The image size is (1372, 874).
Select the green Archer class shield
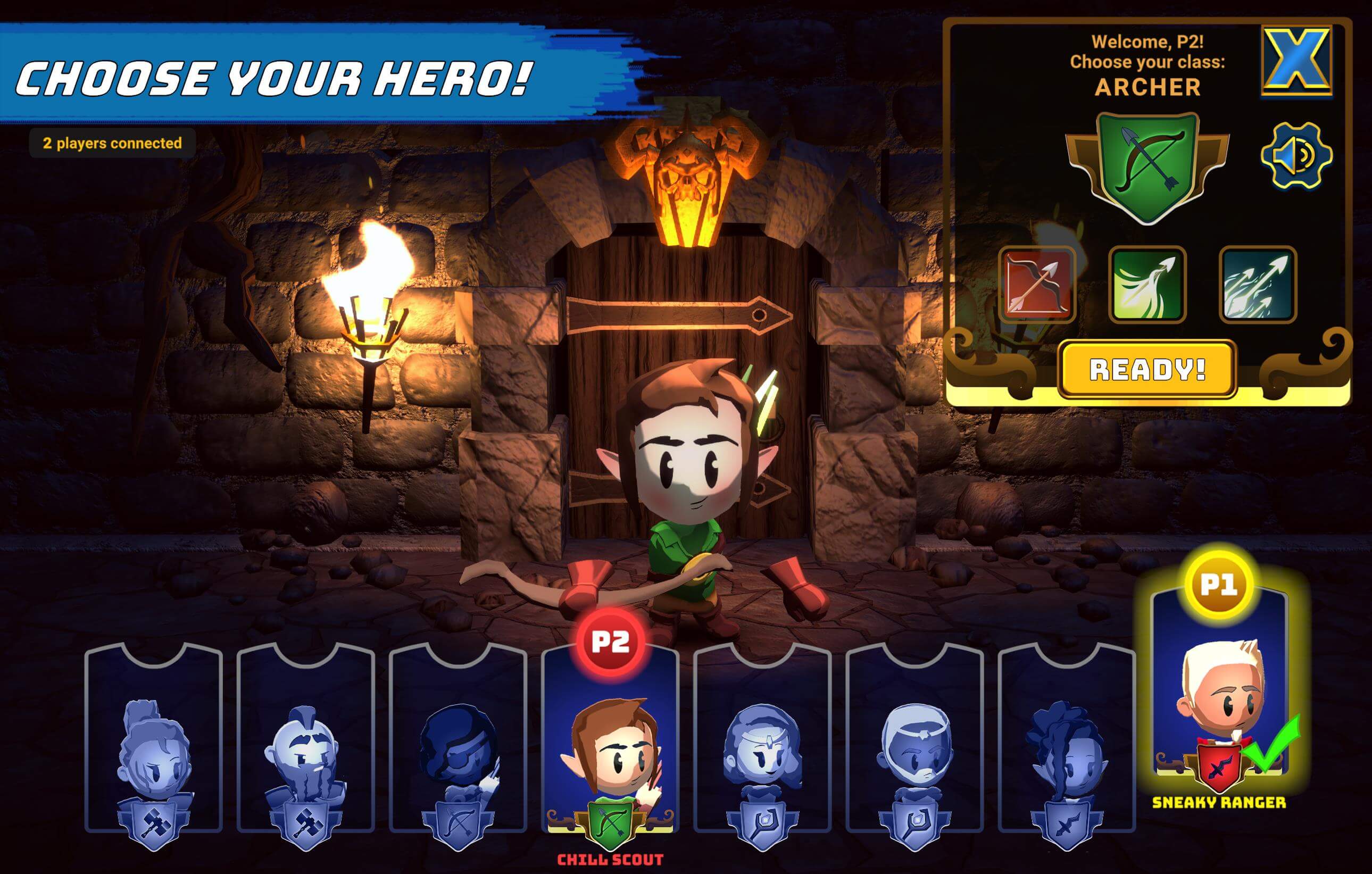pos(1148,166)
